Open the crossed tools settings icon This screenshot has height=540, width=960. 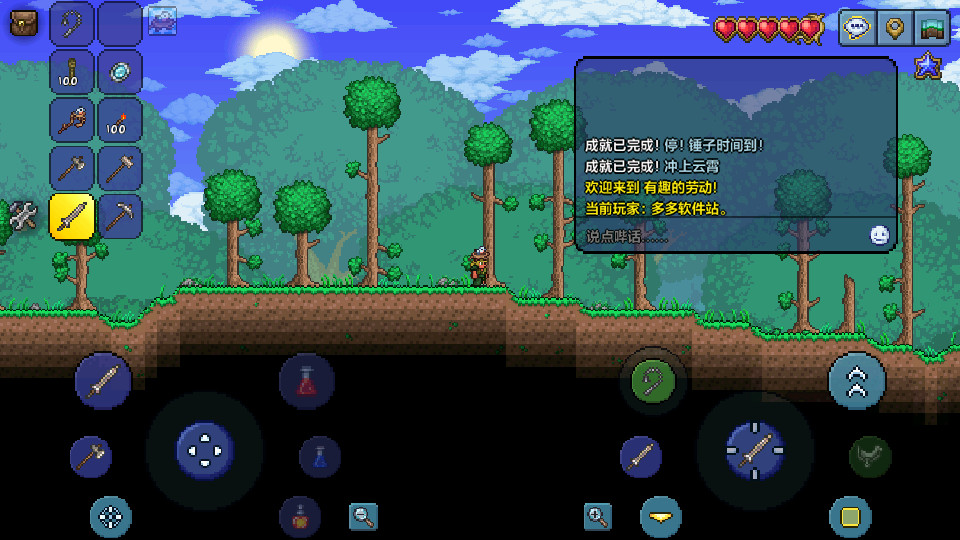tap(23, 216)
